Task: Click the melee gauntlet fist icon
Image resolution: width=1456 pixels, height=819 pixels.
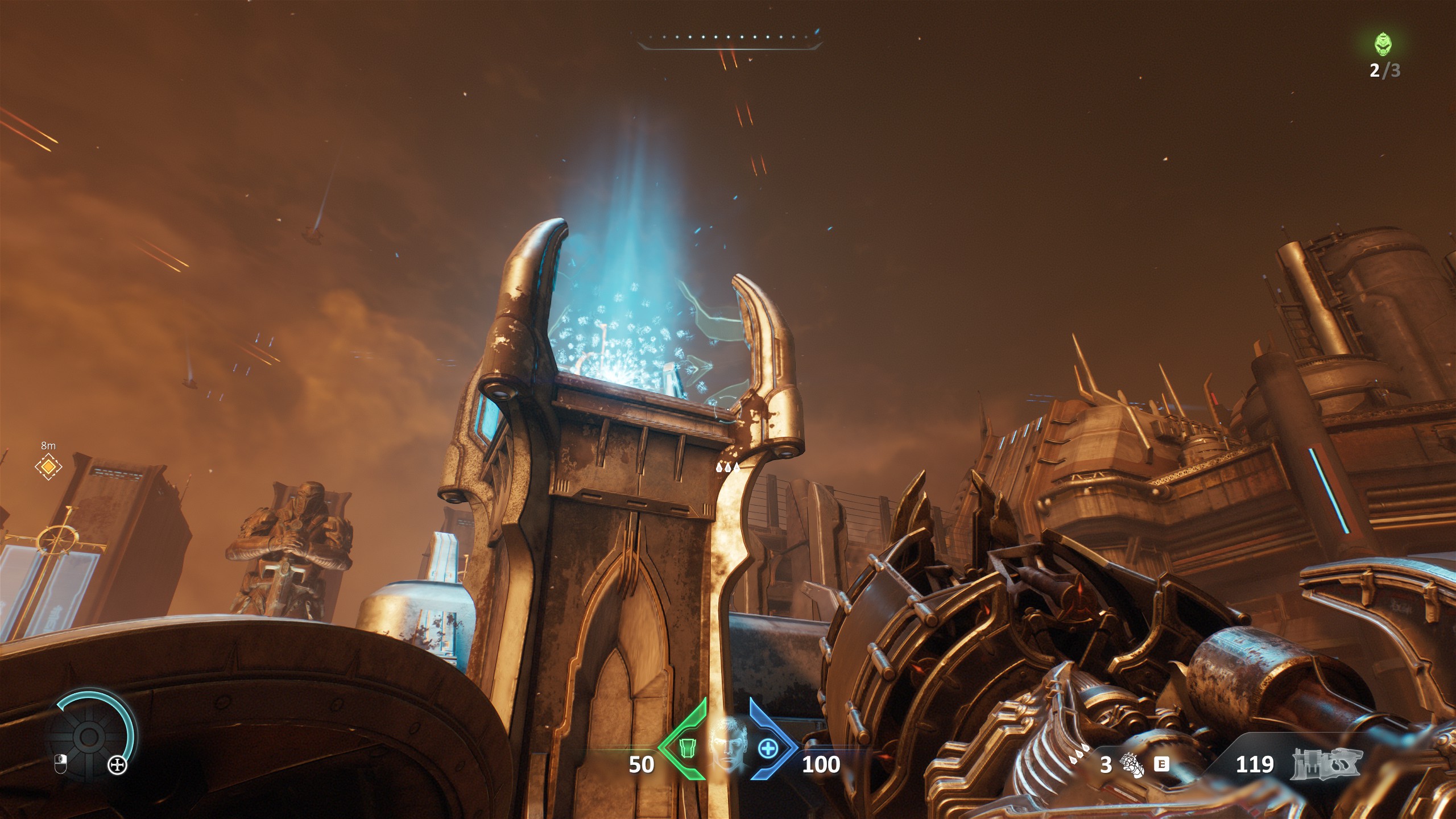Action: (x=1133, y=764)
